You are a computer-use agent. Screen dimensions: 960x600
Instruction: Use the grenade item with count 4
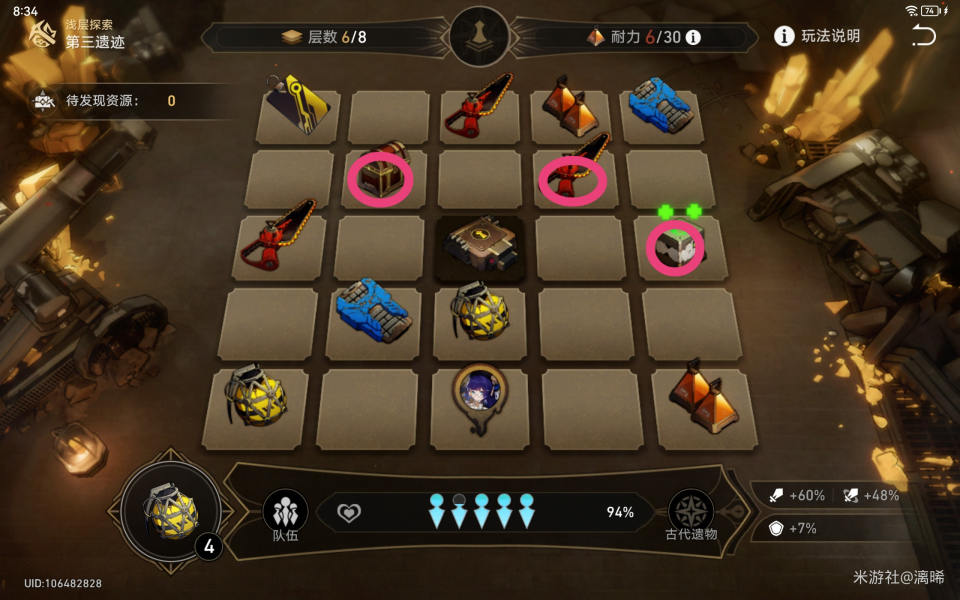174,511
